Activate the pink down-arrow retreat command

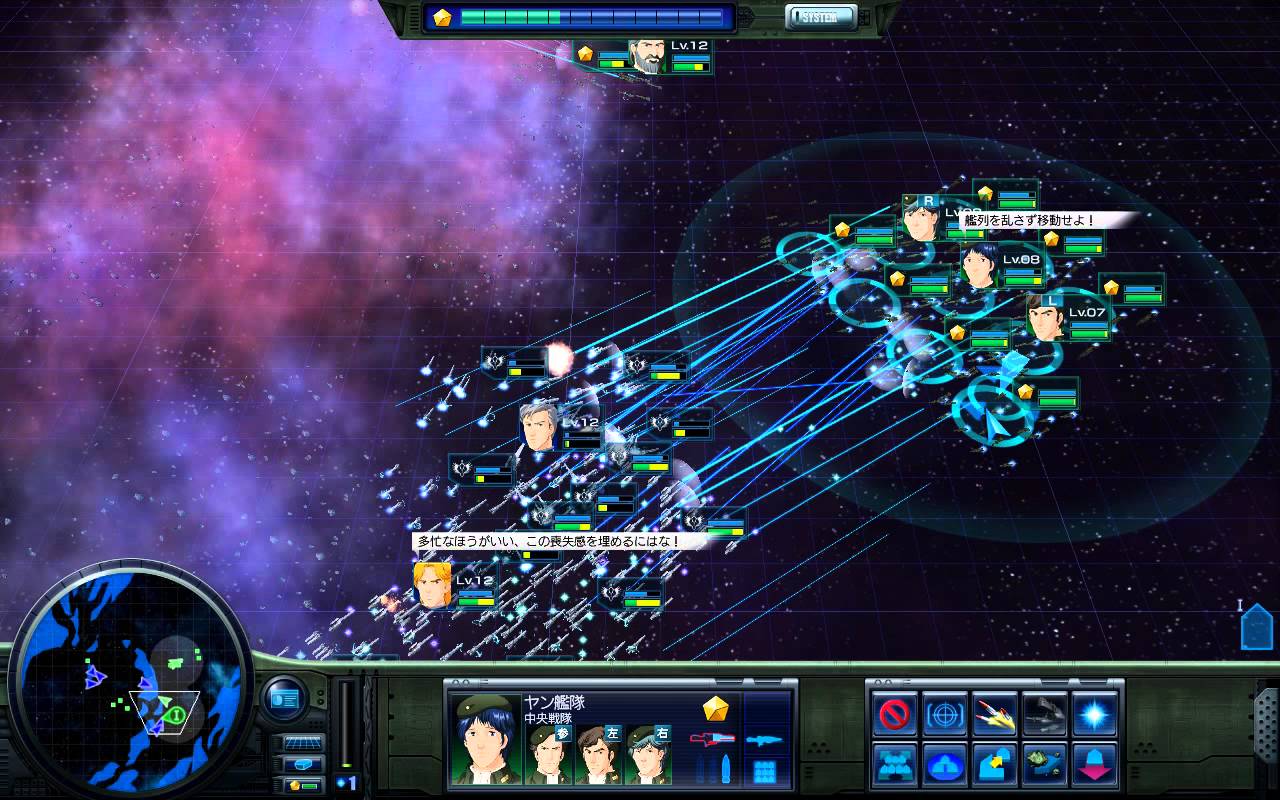click(1095, 764)
